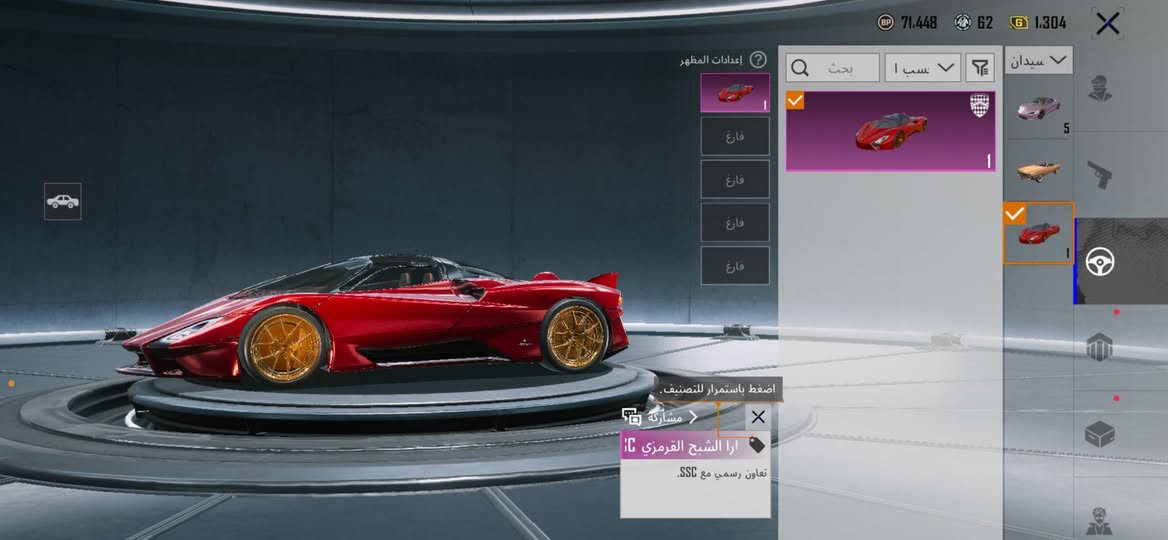Open the sort order dropdown

pos(922,68)
